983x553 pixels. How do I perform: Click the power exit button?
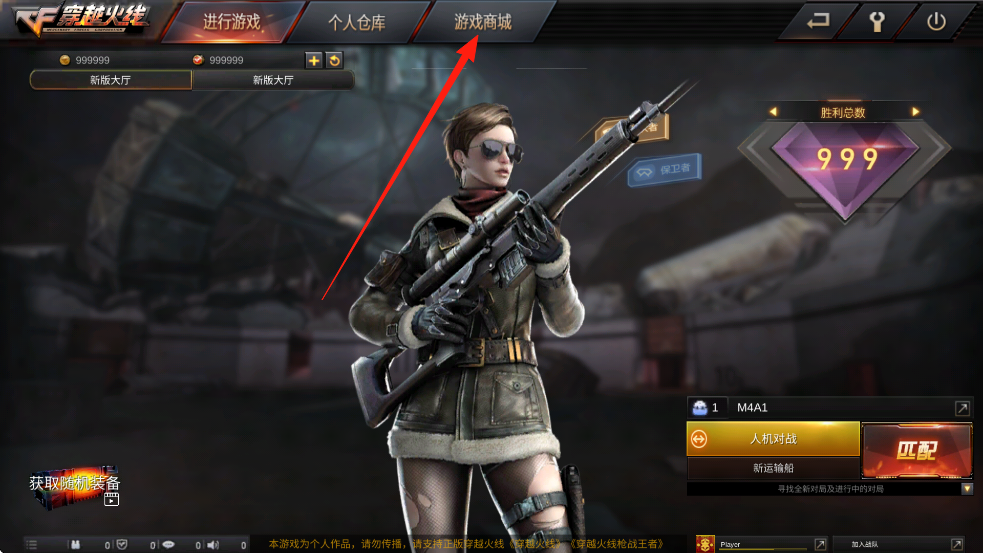pyautogui.click(x=936, y=21)
